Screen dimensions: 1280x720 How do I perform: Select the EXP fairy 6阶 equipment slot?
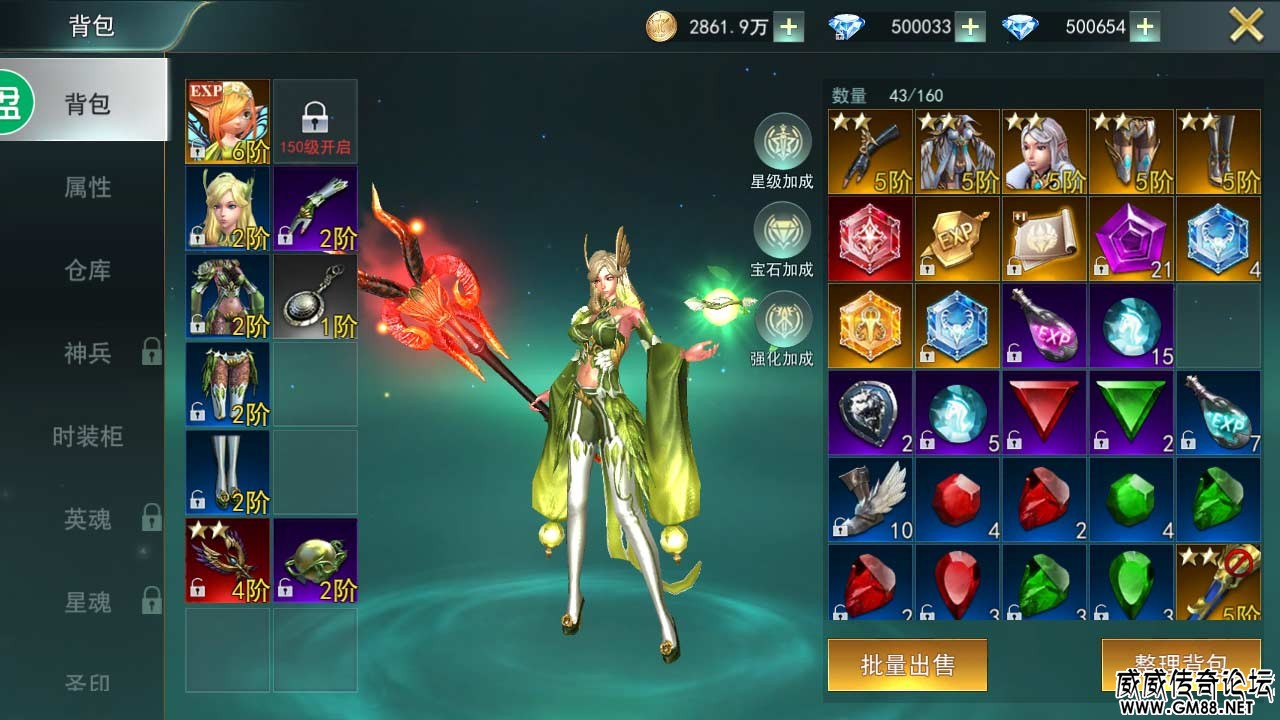(228, 122)
